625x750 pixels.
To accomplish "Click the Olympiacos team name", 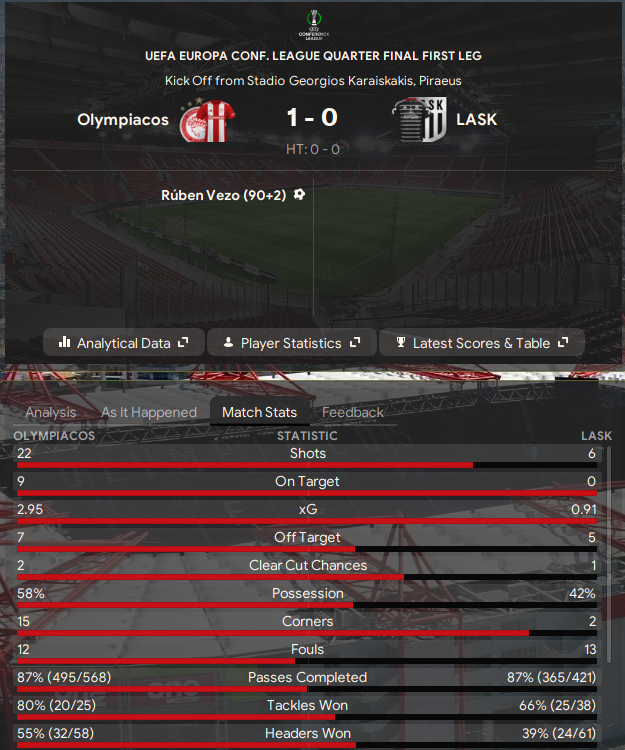I will (123, 120).
